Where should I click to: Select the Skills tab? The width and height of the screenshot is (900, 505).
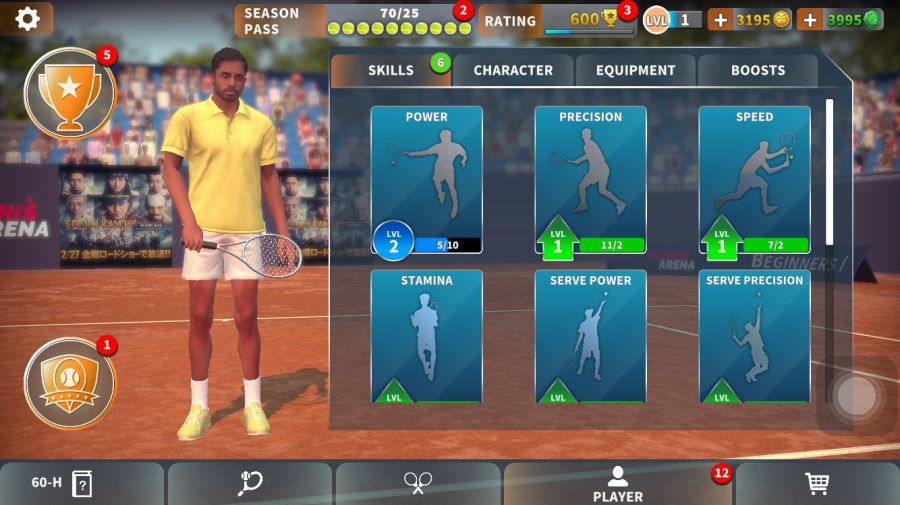coord(391,70)
